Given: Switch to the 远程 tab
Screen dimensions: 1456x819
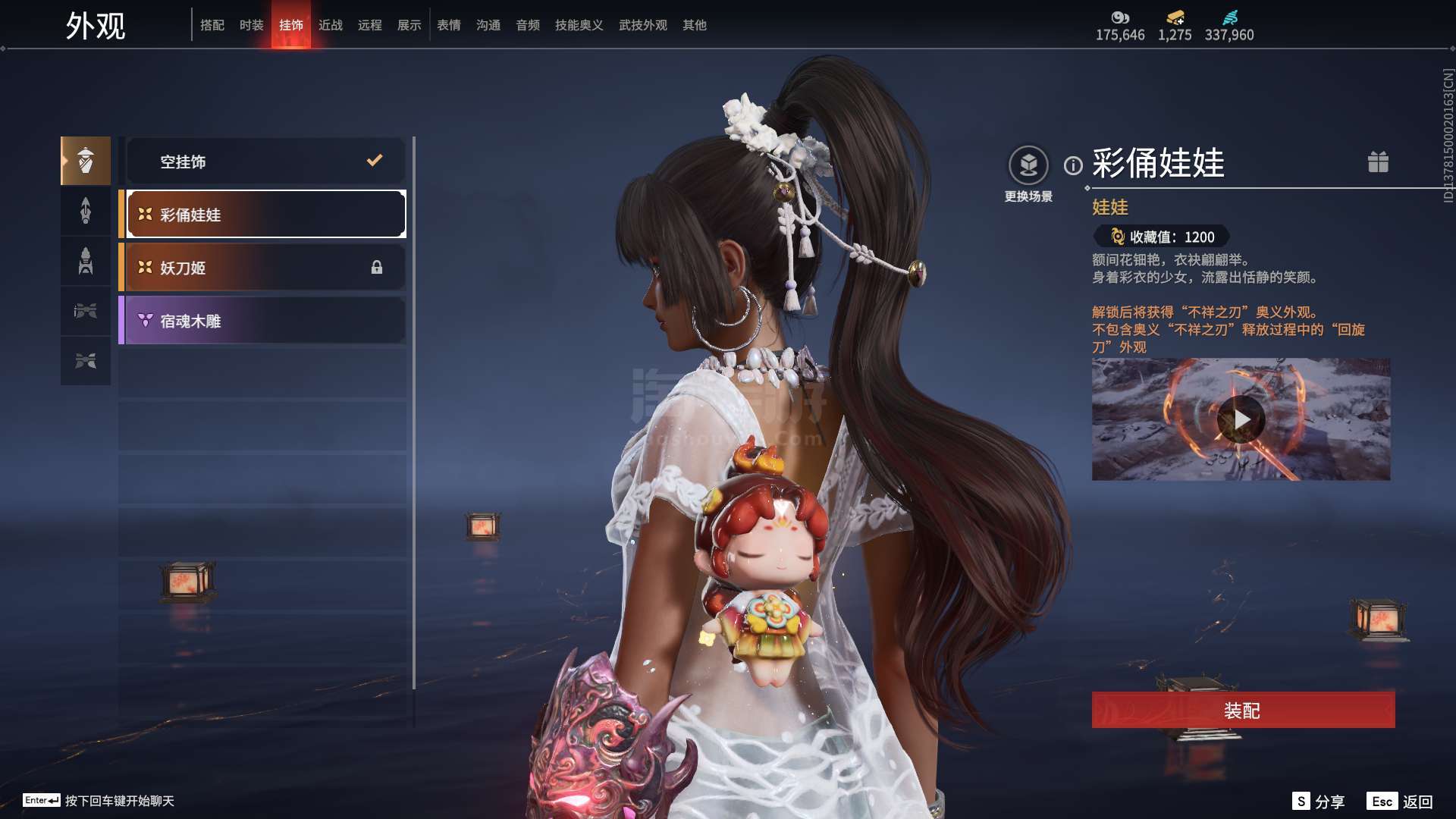Looking at the screenshot, I should pos(370,25).
